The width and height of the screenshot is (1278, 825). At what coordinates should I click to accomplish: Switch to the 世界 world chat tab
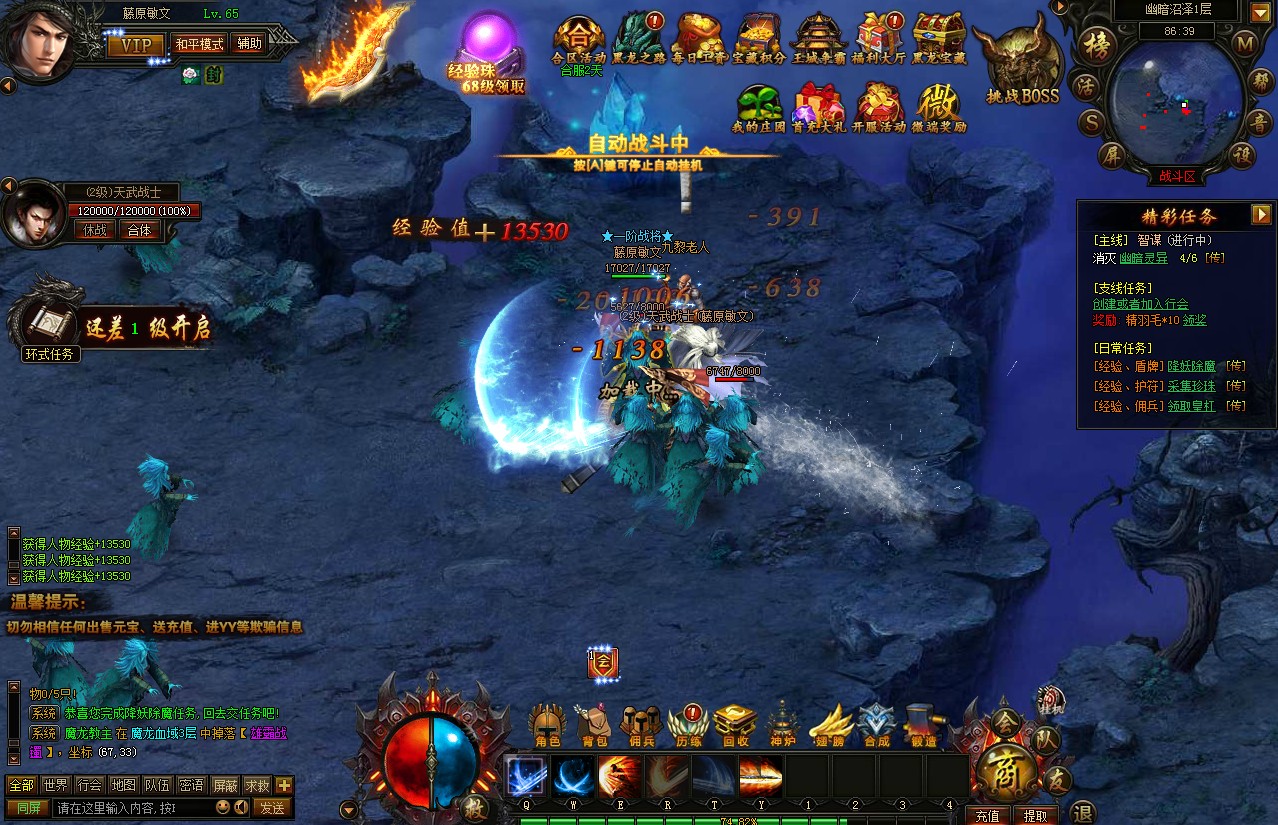click(56, 785)
